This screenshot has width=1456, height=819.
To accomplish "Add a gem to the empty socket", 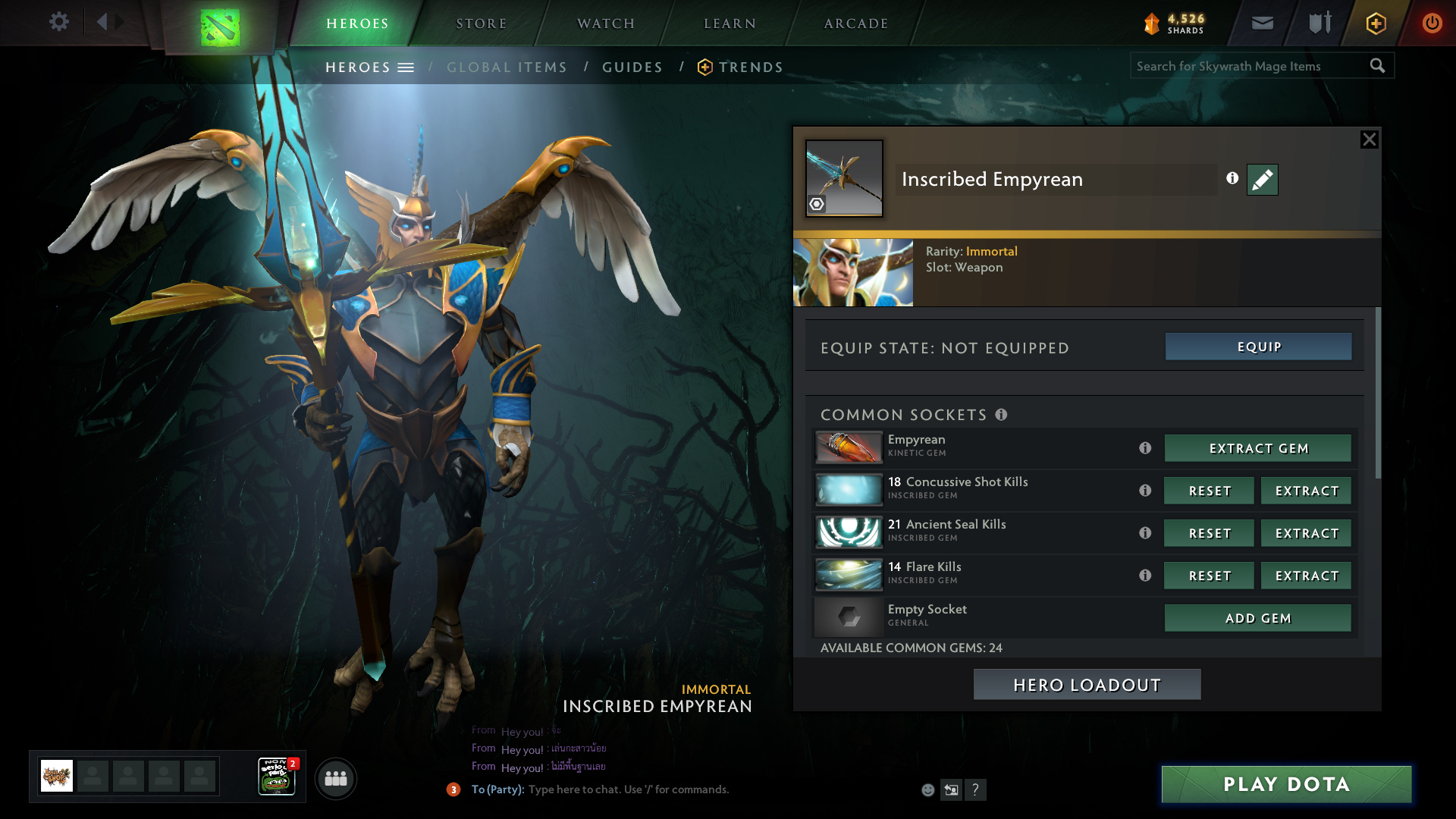I will 1258,618.
